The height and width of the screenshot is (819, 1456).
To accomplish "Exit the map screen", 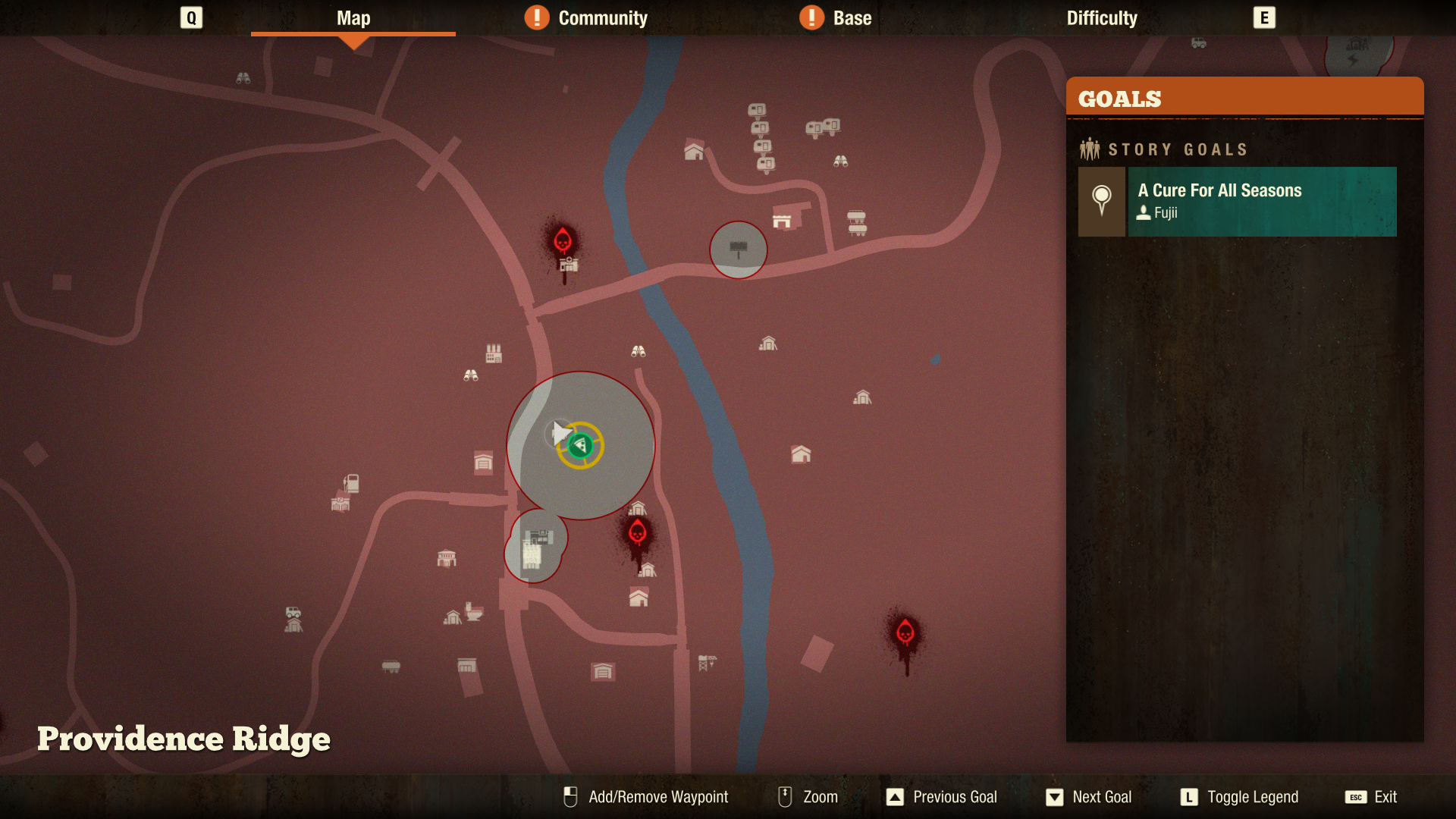I will pos(1385,797).
